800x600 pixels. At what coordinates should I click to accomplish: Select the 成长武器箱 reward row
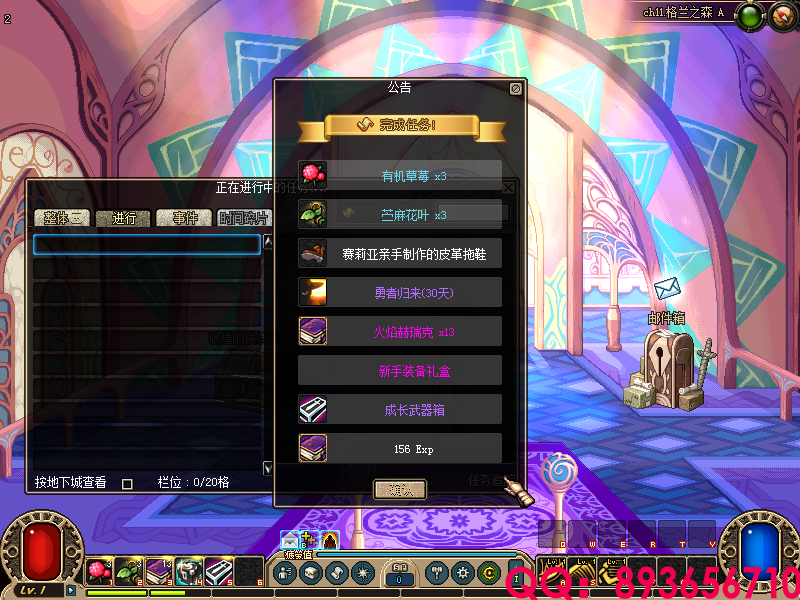click(x=400, y=409)
